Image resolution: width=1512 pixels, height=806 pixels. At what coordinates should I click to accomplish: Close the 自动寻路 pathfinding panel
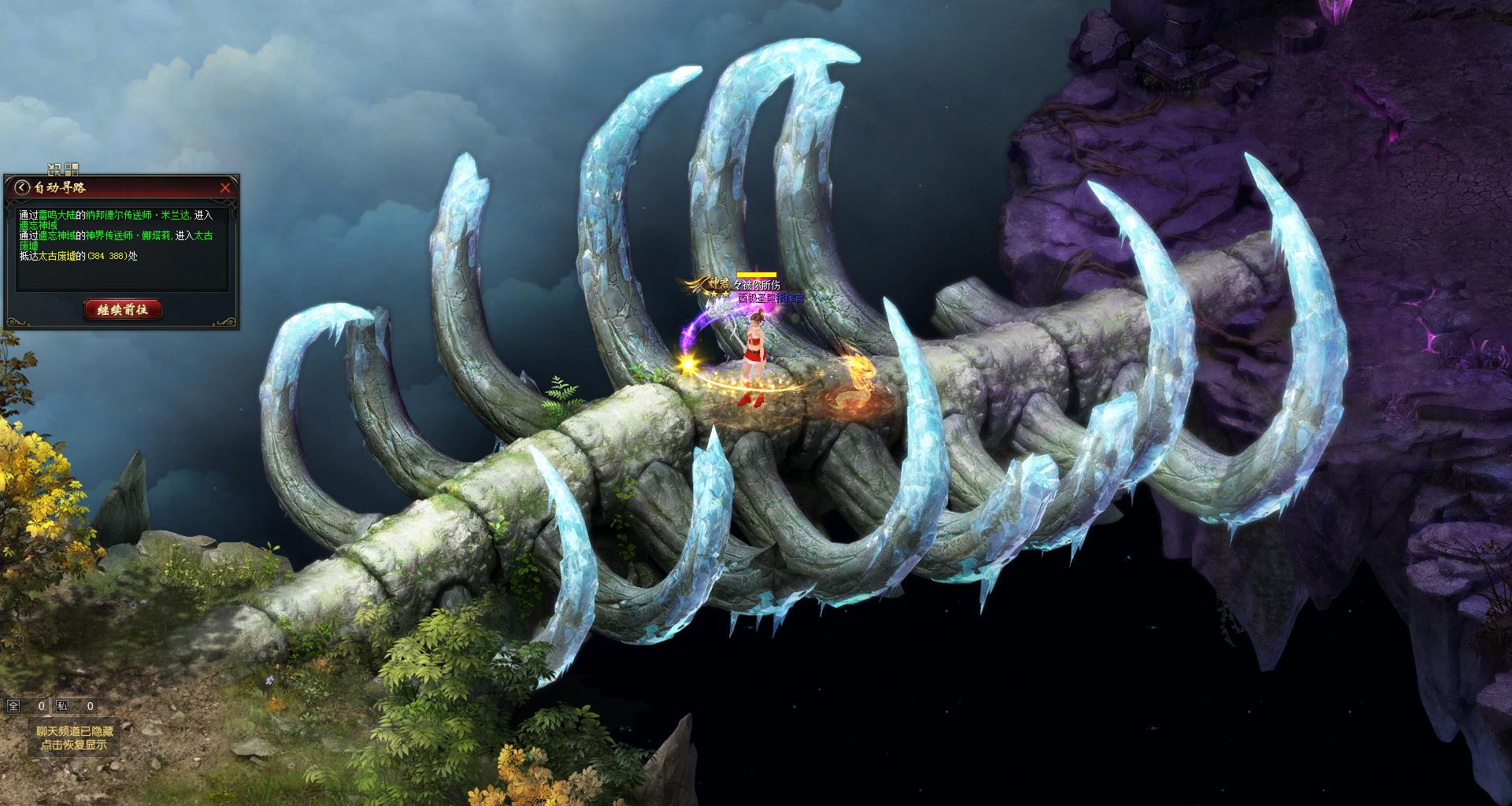tap(225, 188)
